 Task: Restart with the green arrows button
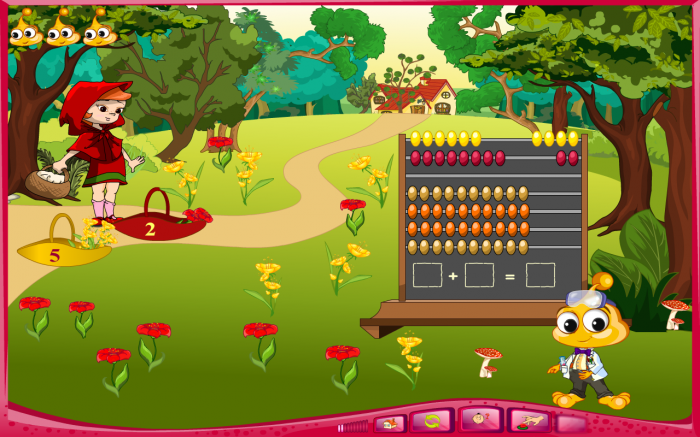[434, 422]
